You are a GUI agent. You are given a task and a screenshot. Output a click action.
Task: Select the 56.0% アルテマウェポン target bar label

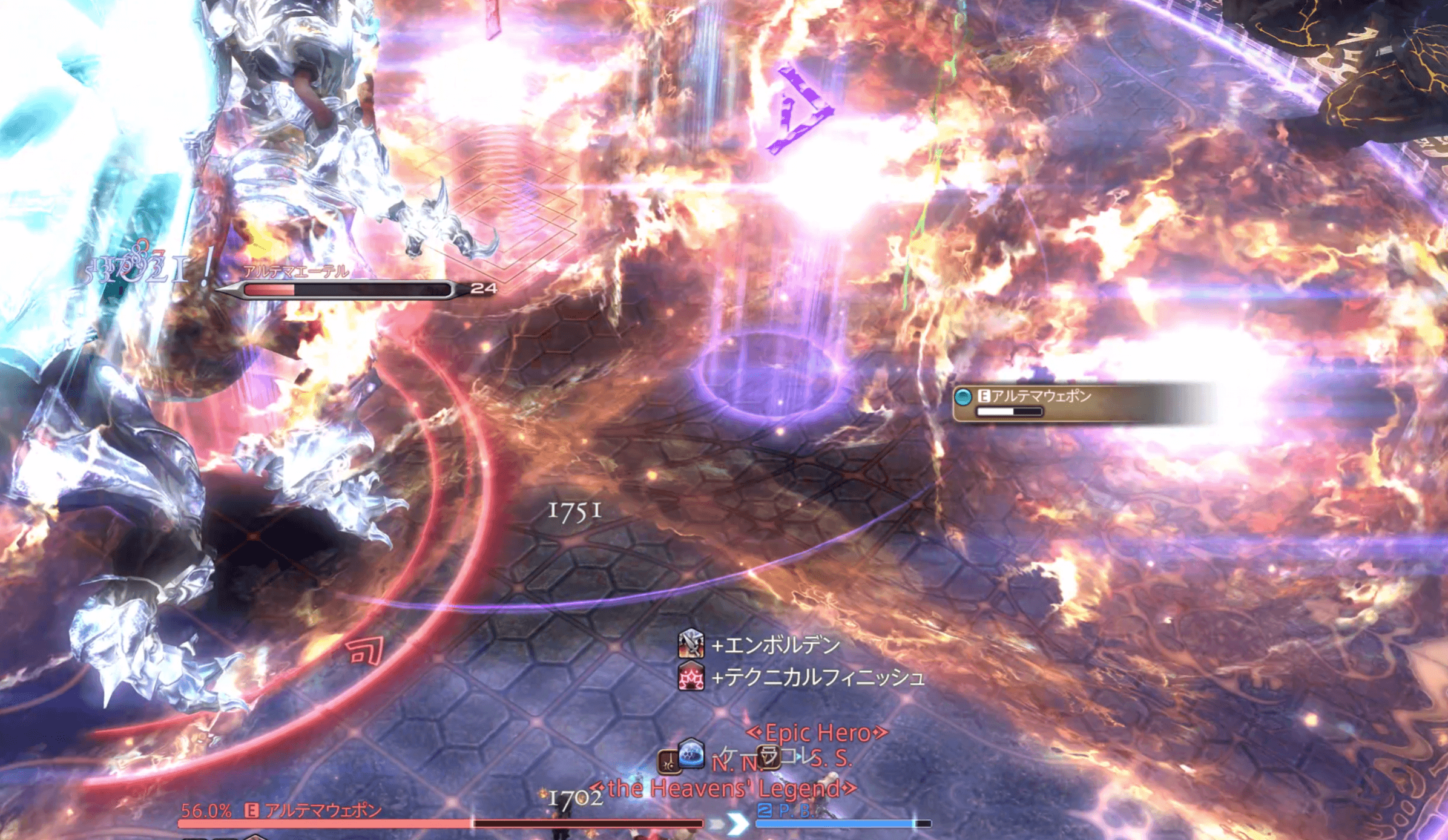point(282,810)
